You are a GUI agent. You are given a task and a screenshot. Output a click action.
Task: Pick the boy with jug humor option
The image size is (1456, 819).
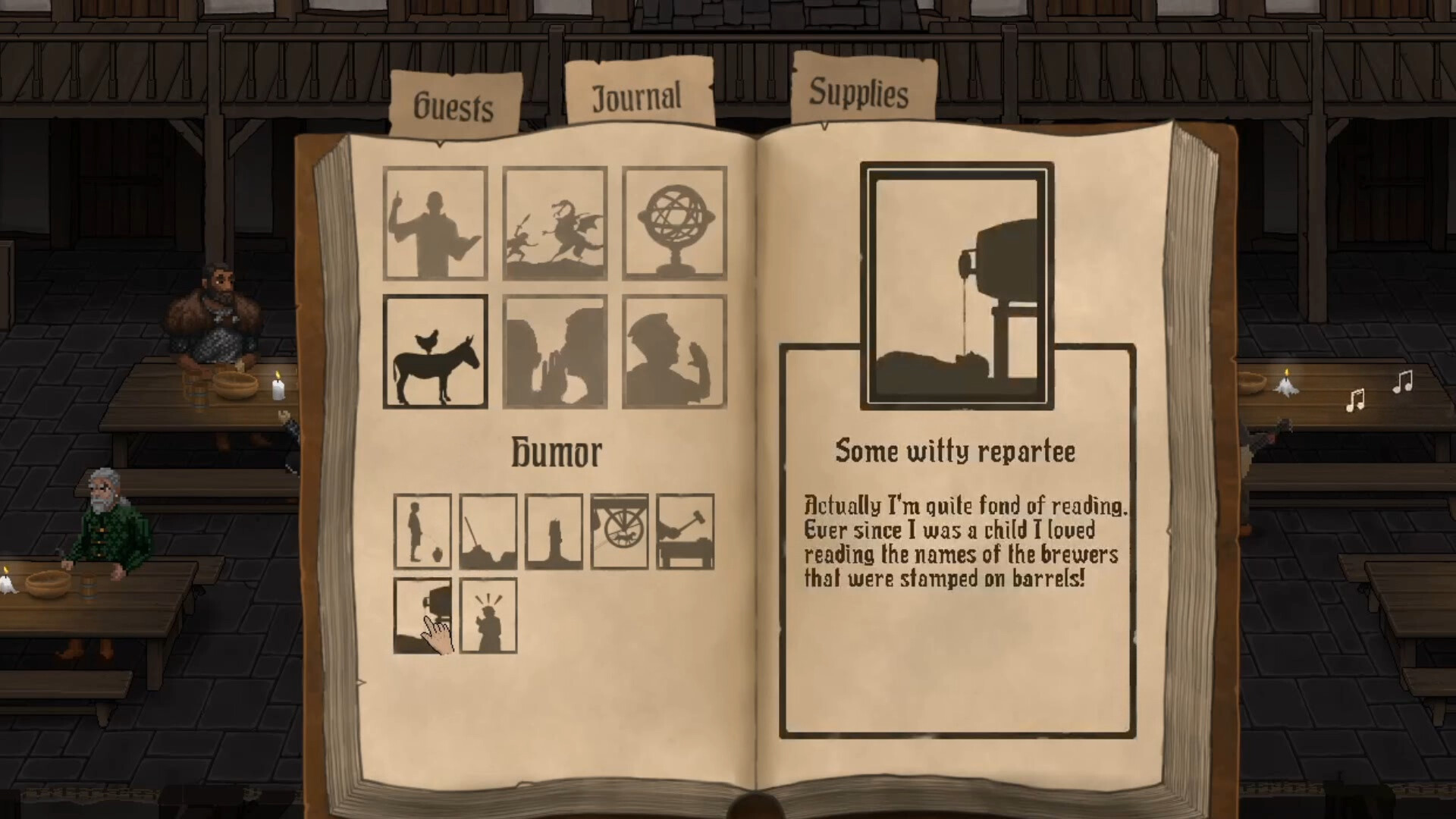pos(424,531)
